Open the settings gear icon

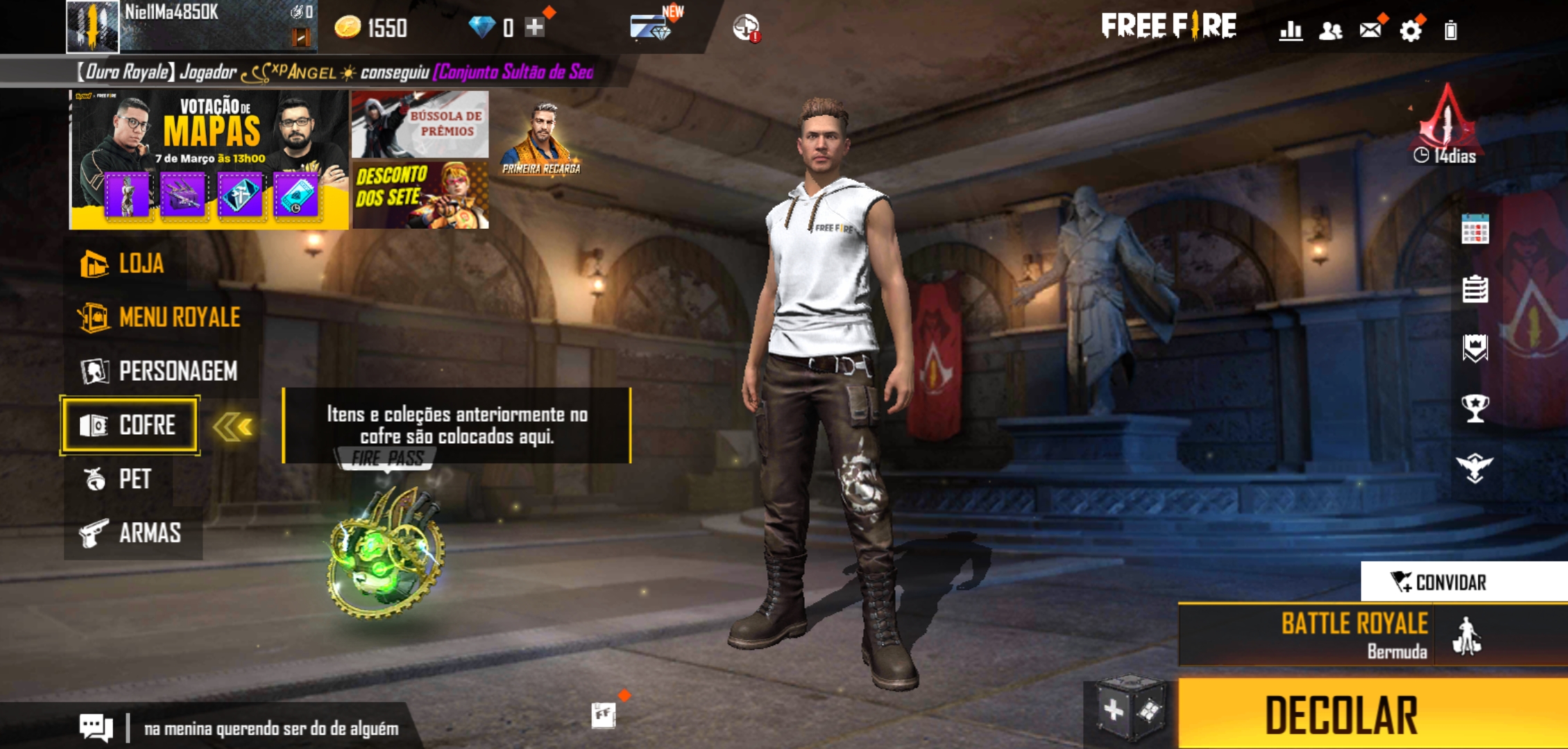click(x=1410, y=31)
